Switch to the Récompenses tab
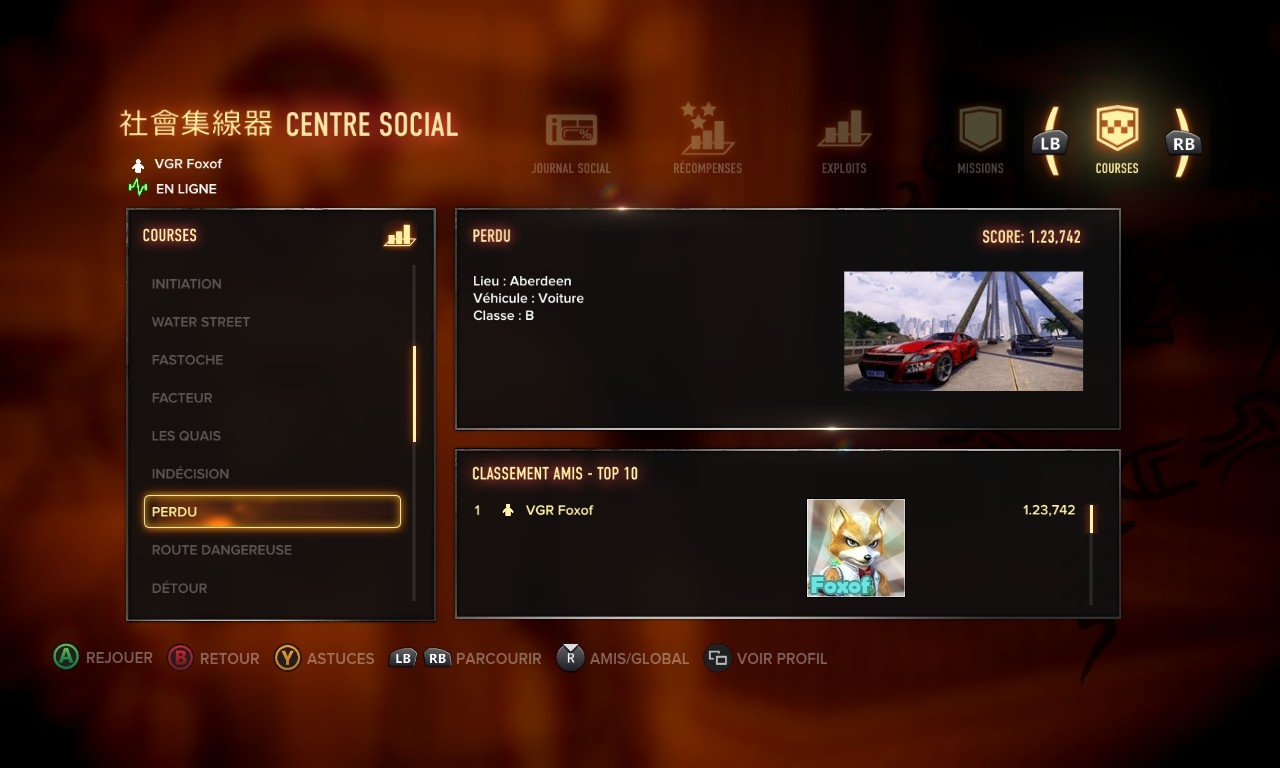 707,140
